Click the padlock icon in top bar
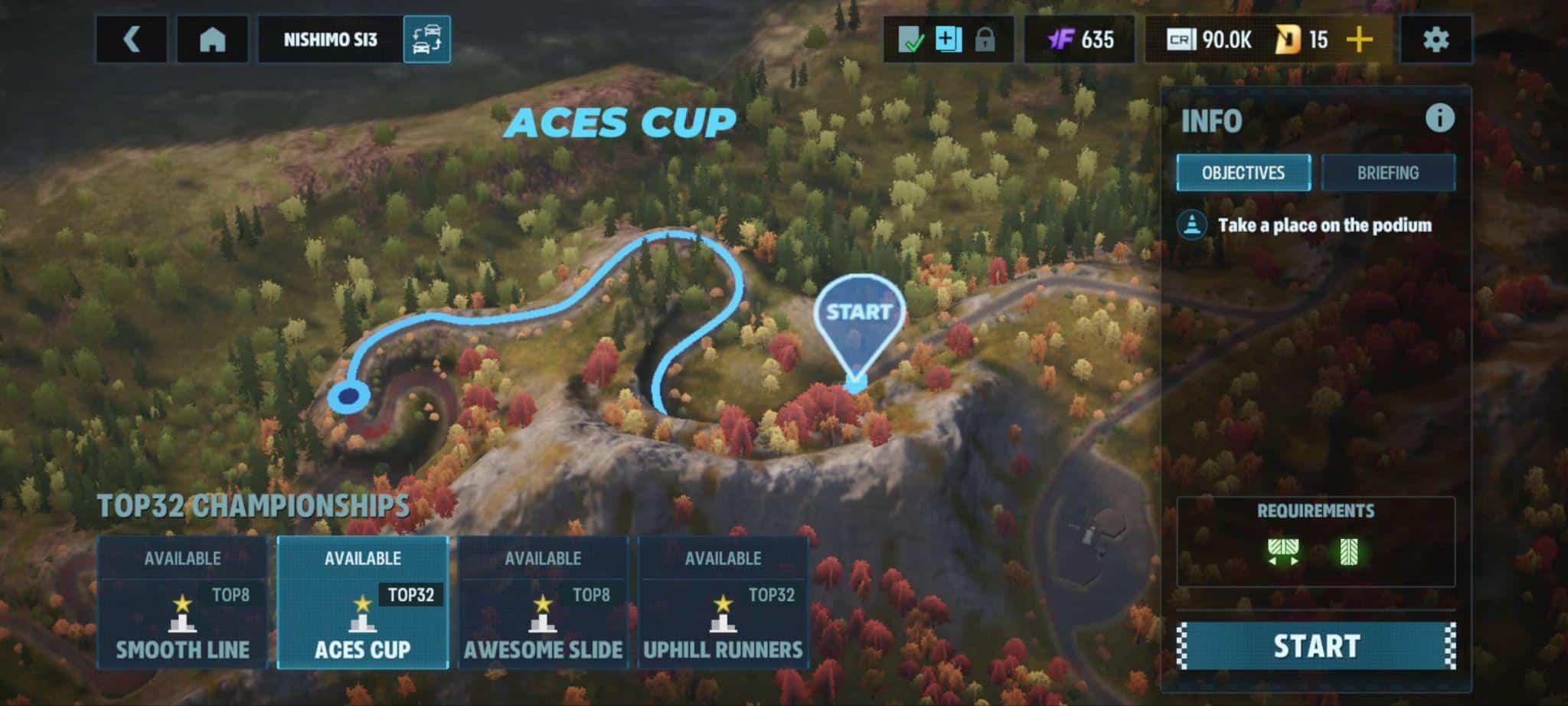This screenshot has height=706, width=1568. pyautogui.click(x=985, y=40)
